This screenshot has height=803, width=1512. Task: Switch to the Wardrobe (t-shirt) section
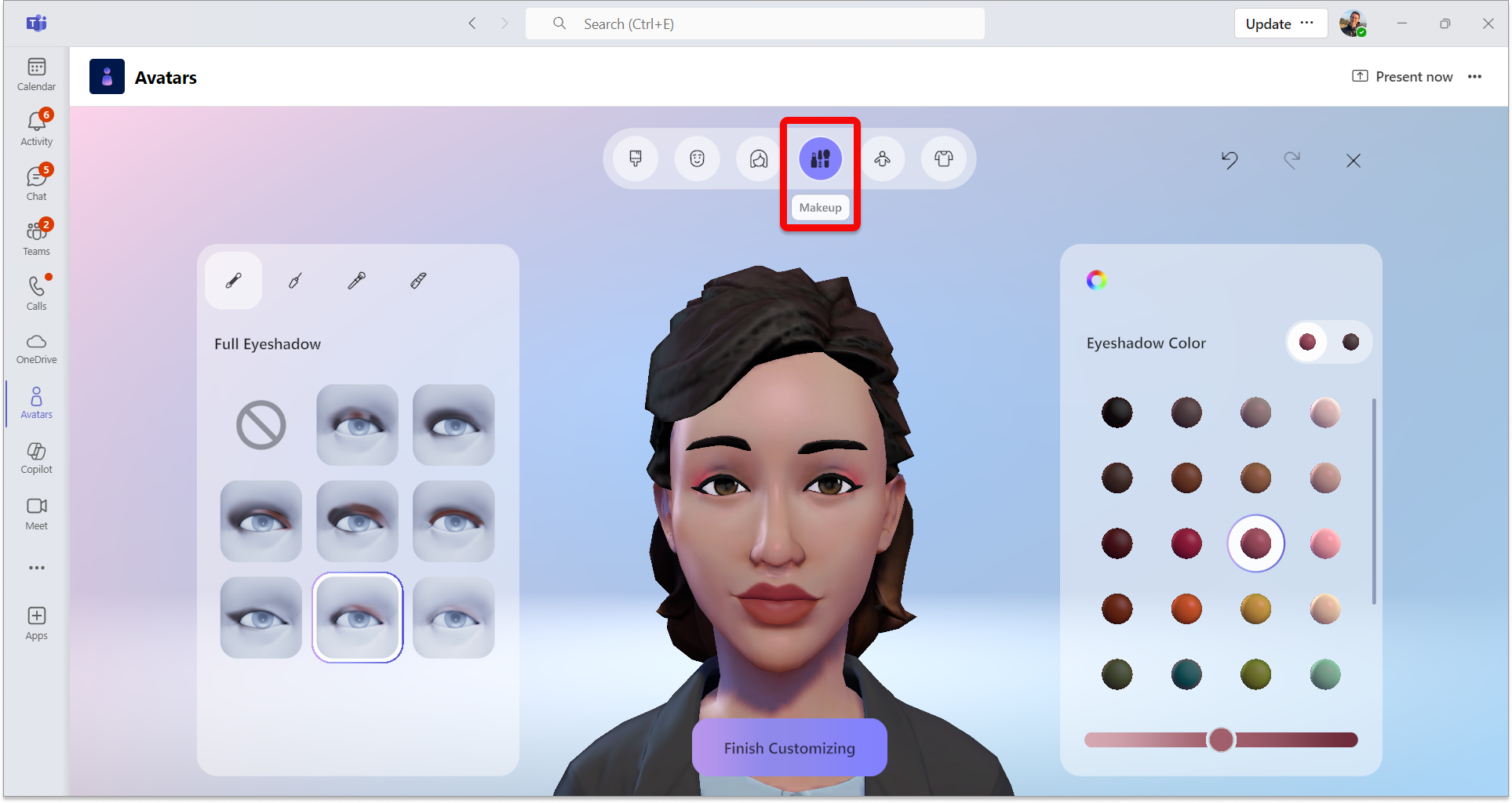[944, 158]
